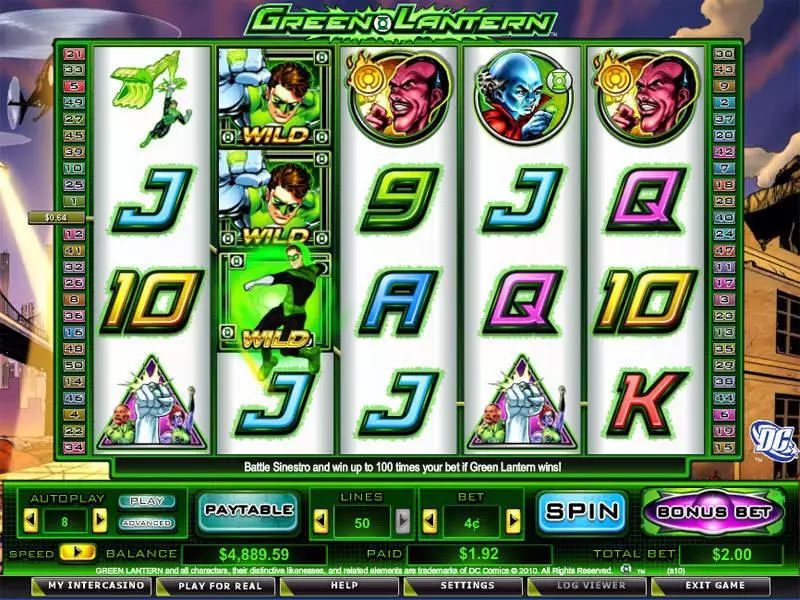Lower the bet amount

(x=428, y=520)
